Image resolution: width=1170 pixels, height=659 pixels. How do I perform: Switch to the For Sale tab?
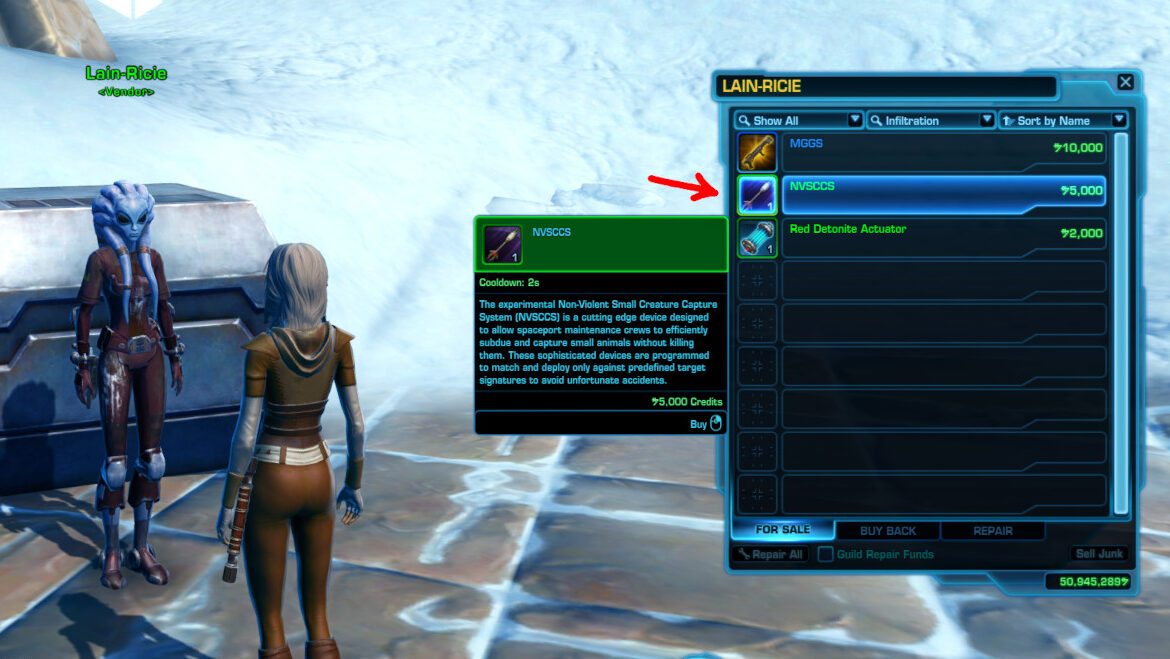(x=782, y=530)
